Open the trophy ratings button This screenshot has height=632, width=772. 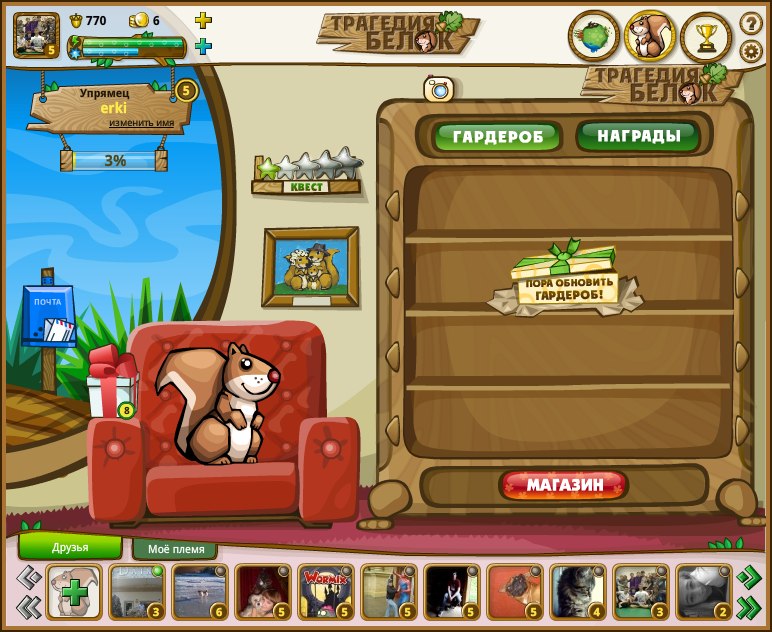(x=706, y=38)
